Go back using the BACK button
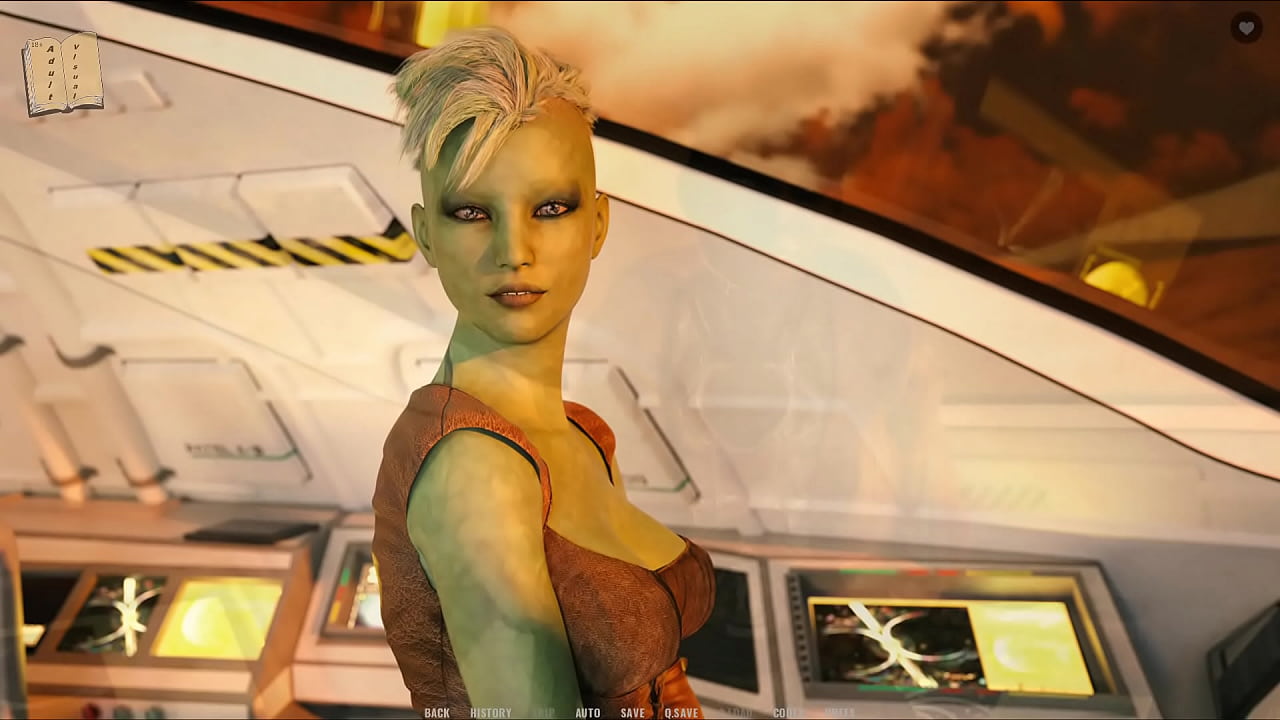Image resolution: width=1280 pixels, height=720 pixels. click(437, 713)
